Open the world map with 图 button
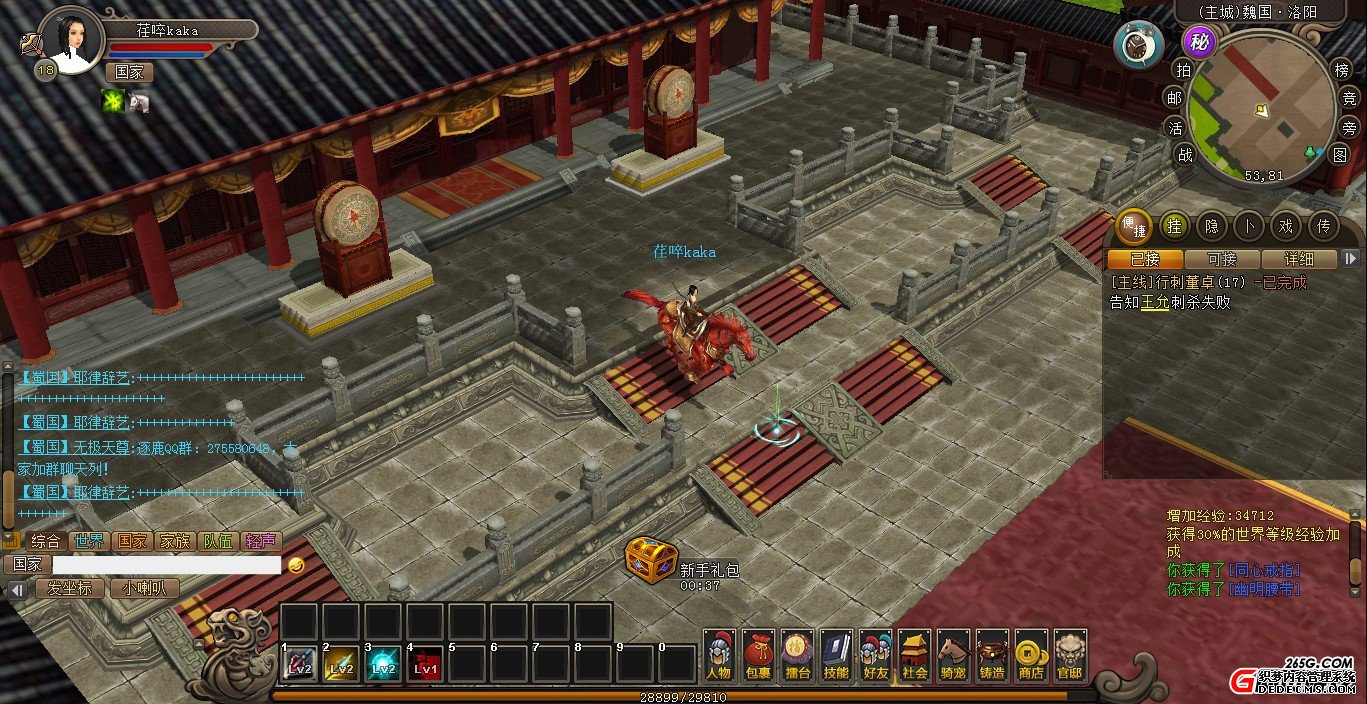 (1339, 155)
